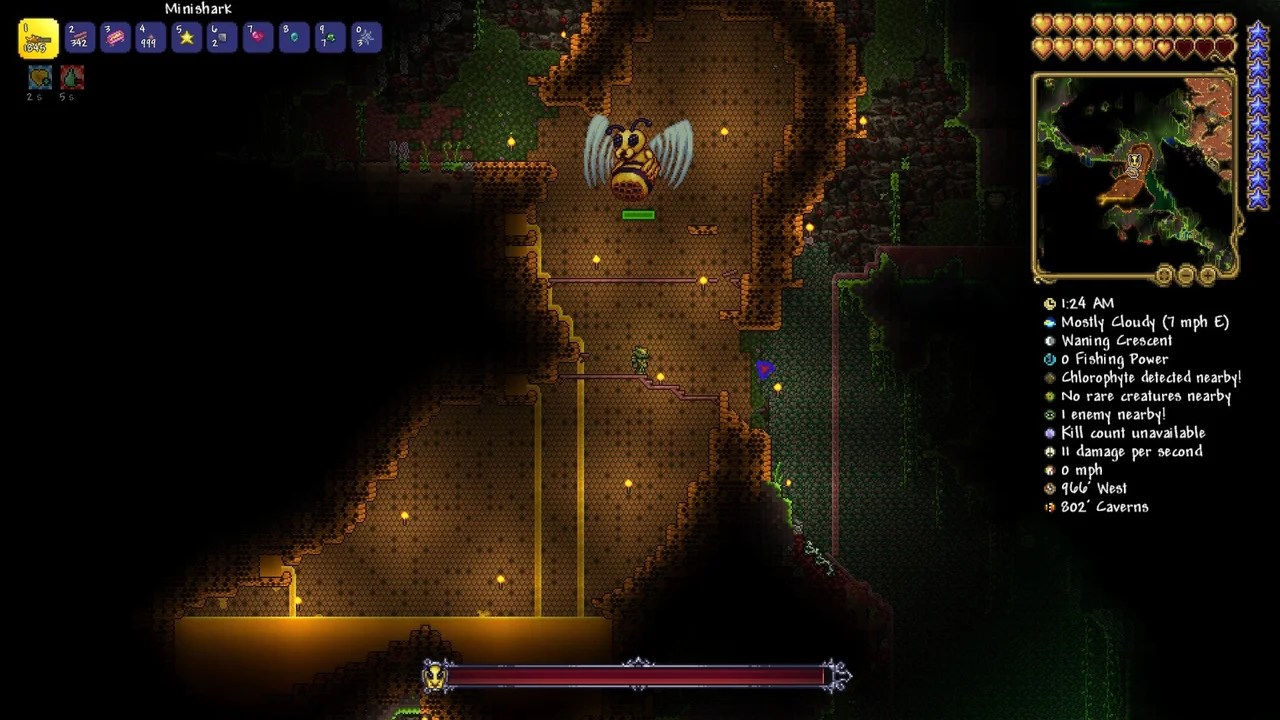Click the DPS meter icon showing 11 damage

(1048, 451)
